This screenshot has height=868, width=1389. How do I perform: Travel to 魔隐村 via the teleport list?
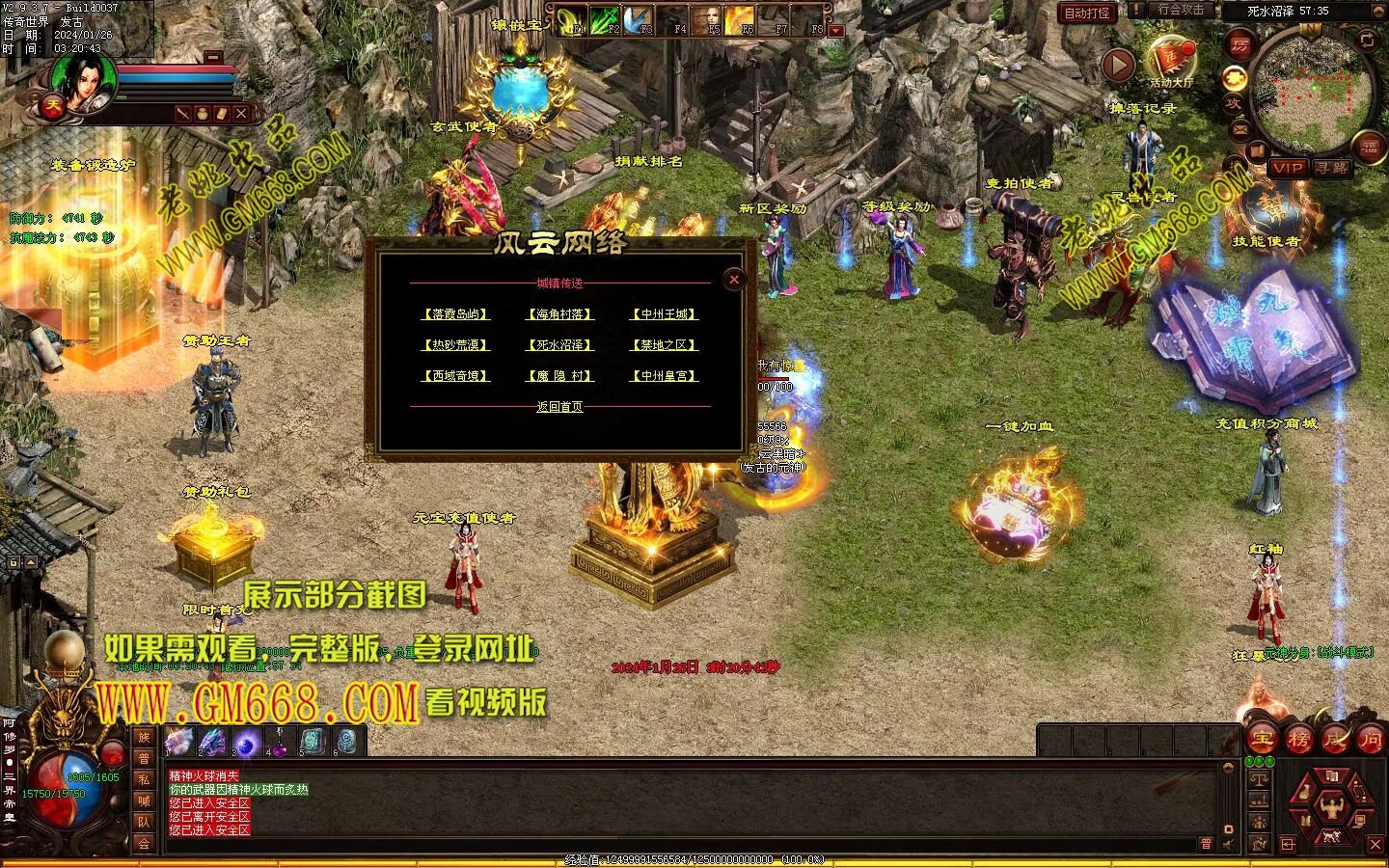pyautogui.click(x=560, y=376)
